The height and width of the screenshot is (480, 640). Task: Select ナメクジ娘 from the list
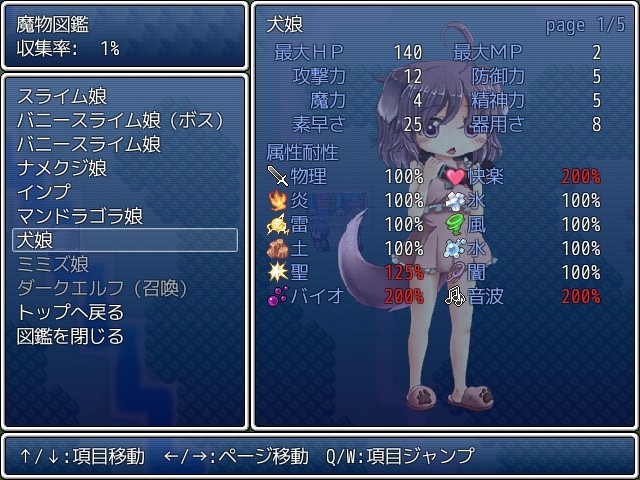coord(62,168)
